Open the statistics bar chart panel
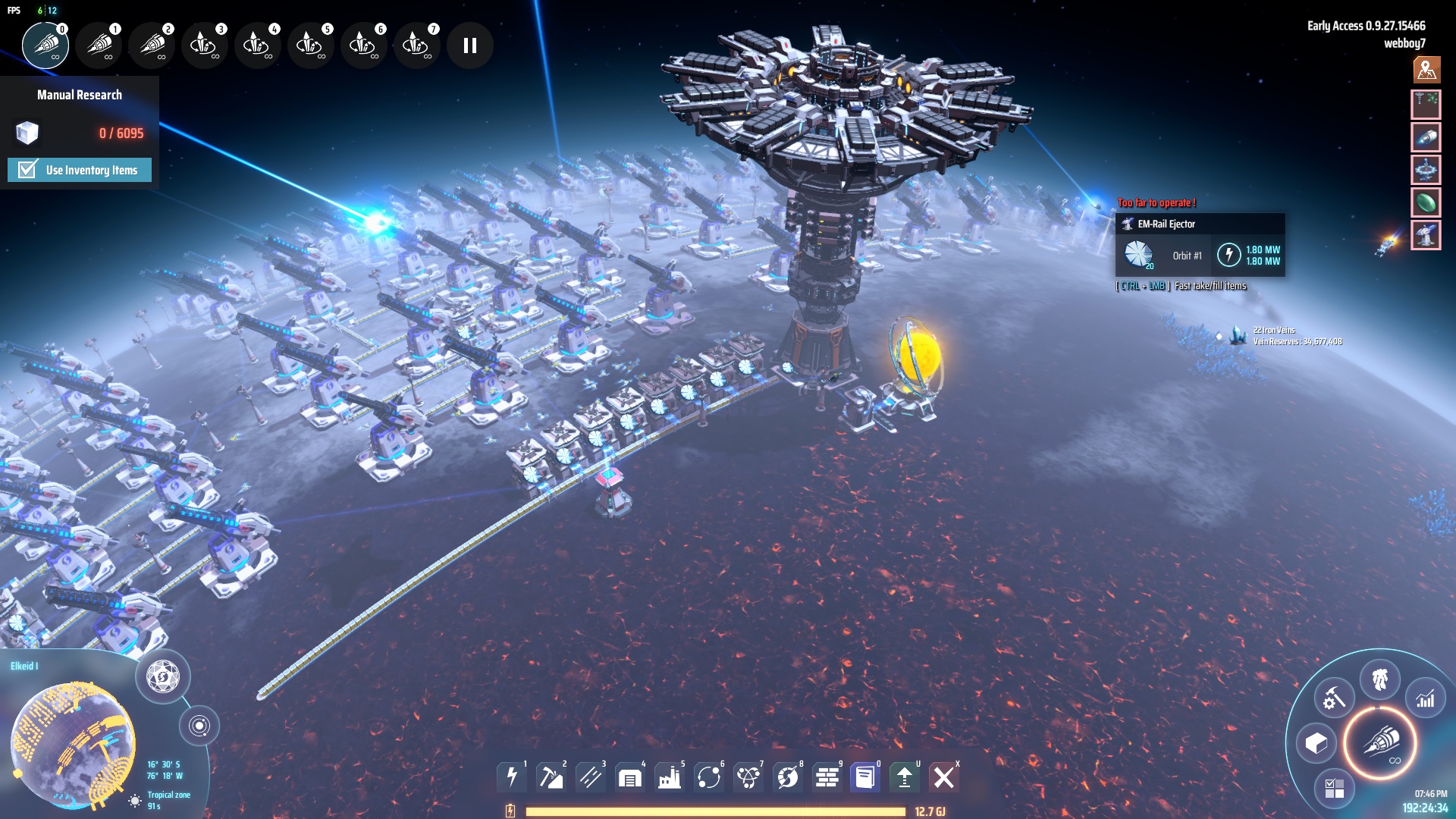 [1426, 698]
